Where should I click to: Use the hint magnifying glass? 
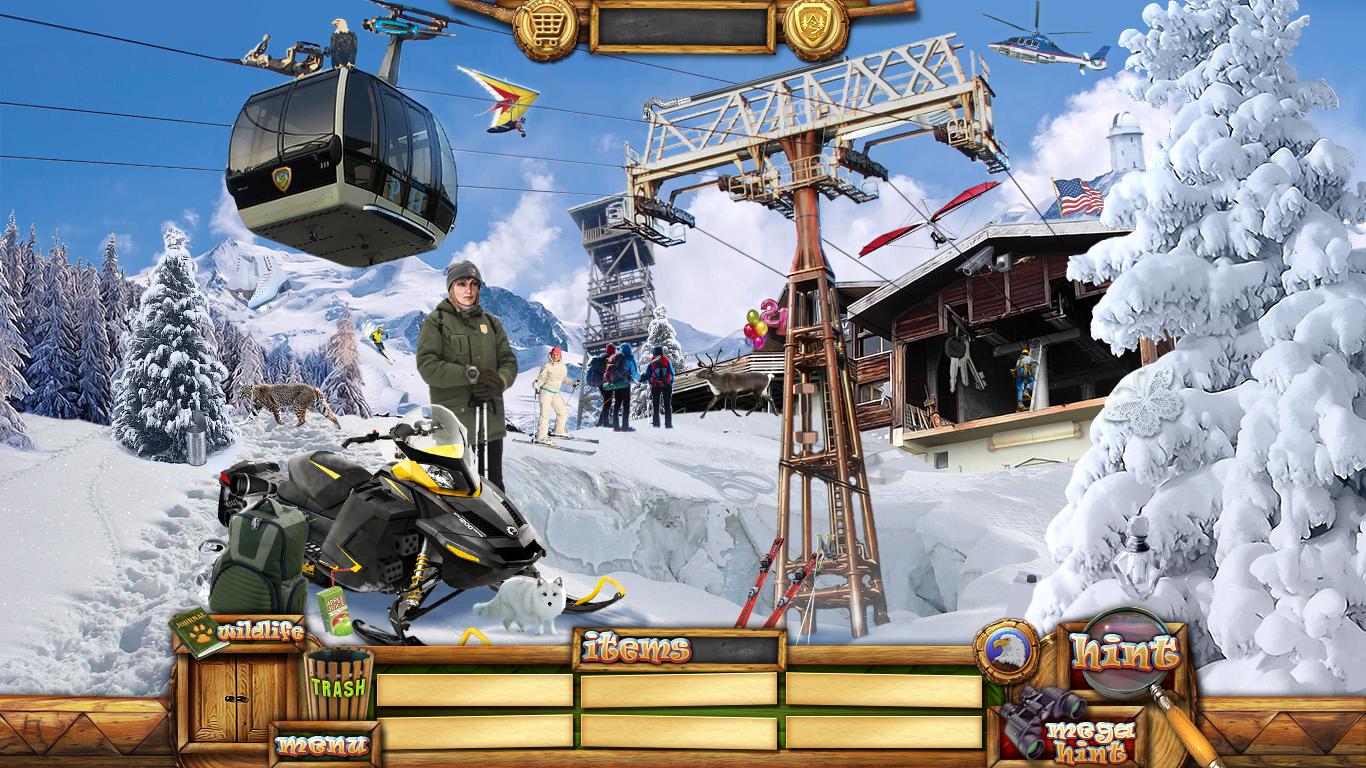tap(1125, 652)
